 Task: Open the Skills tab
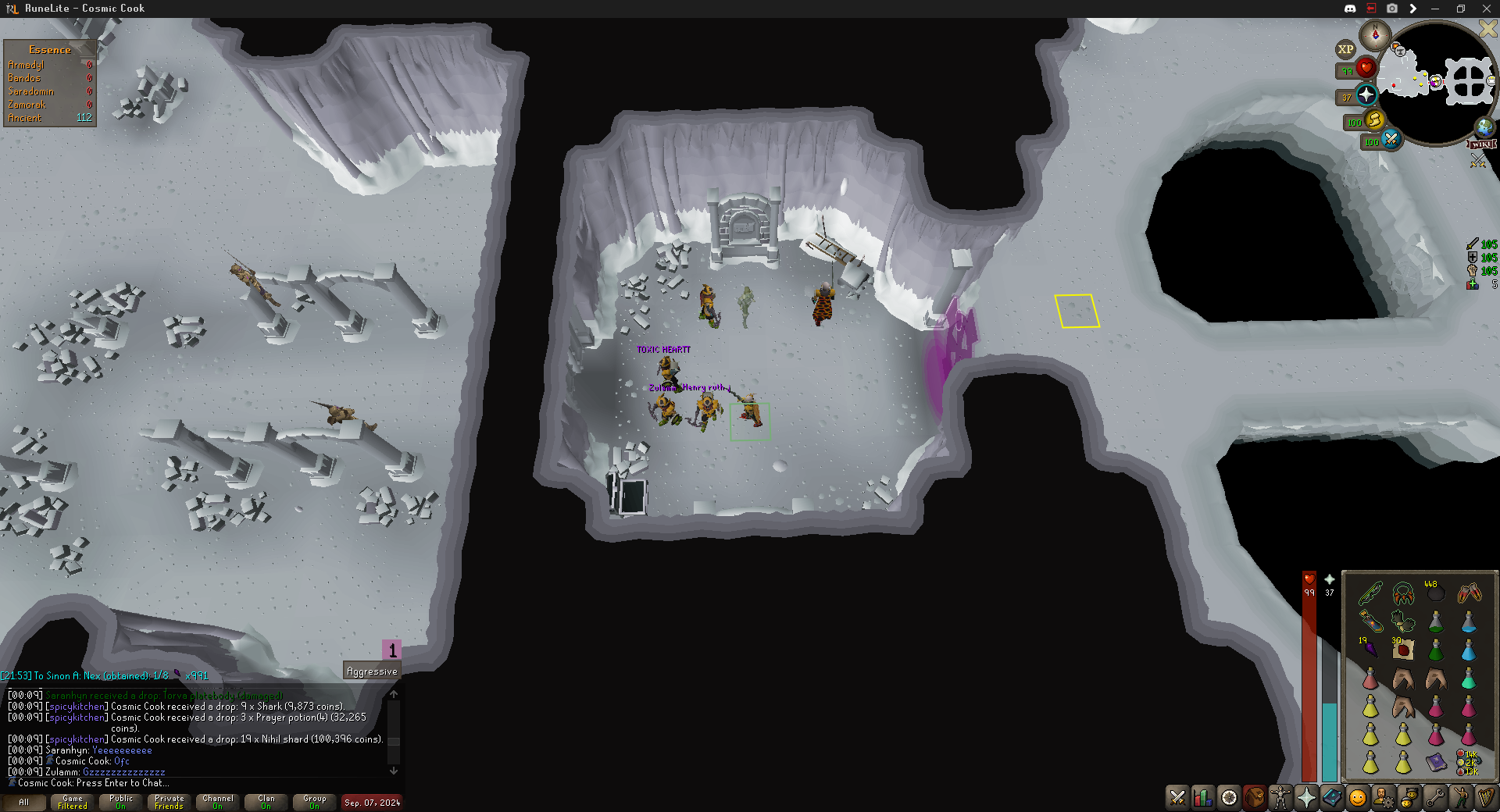click(1203, 797)
